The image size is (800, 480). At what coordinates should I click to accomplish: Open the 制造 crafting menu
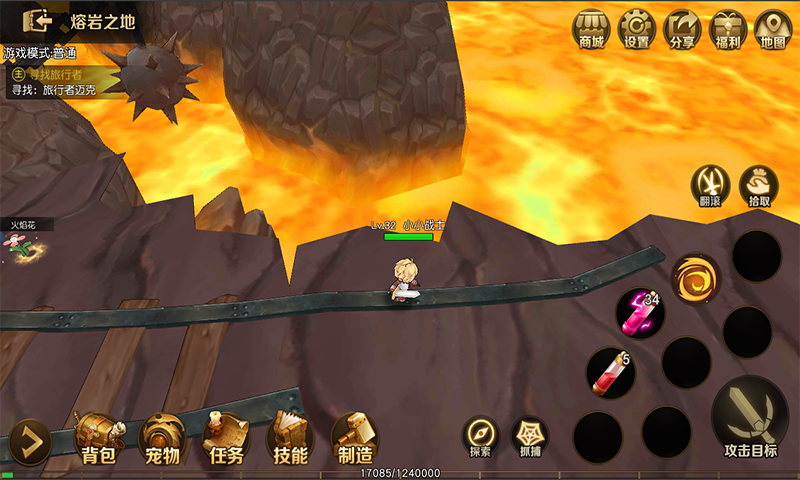click(x=354, y=440)
